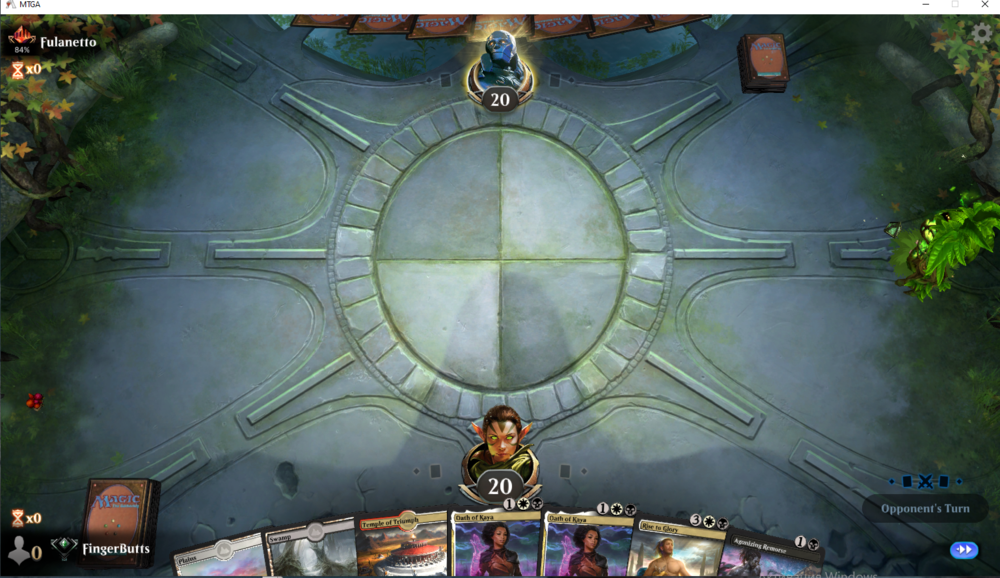This screenshot has width=1000, height=578.
Task: Click the Opponent's Turn button
Action: point(925,508)
